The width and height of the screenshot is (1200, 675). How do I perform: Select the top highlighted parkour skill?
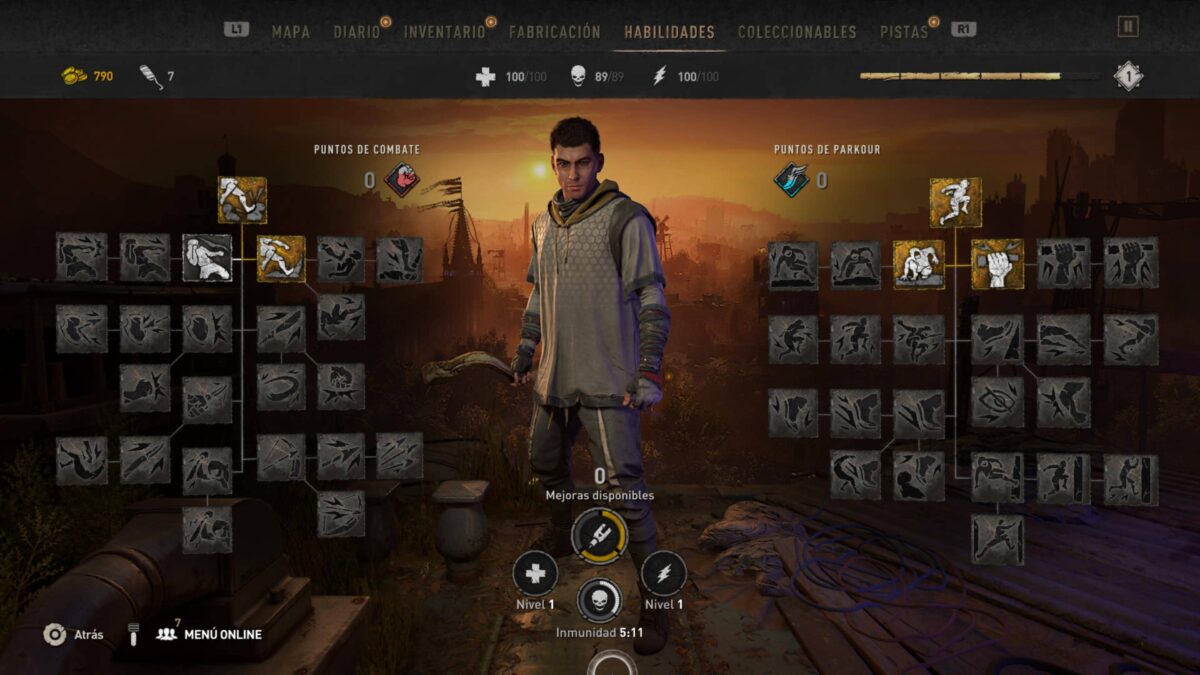click(x=955, y=202)
